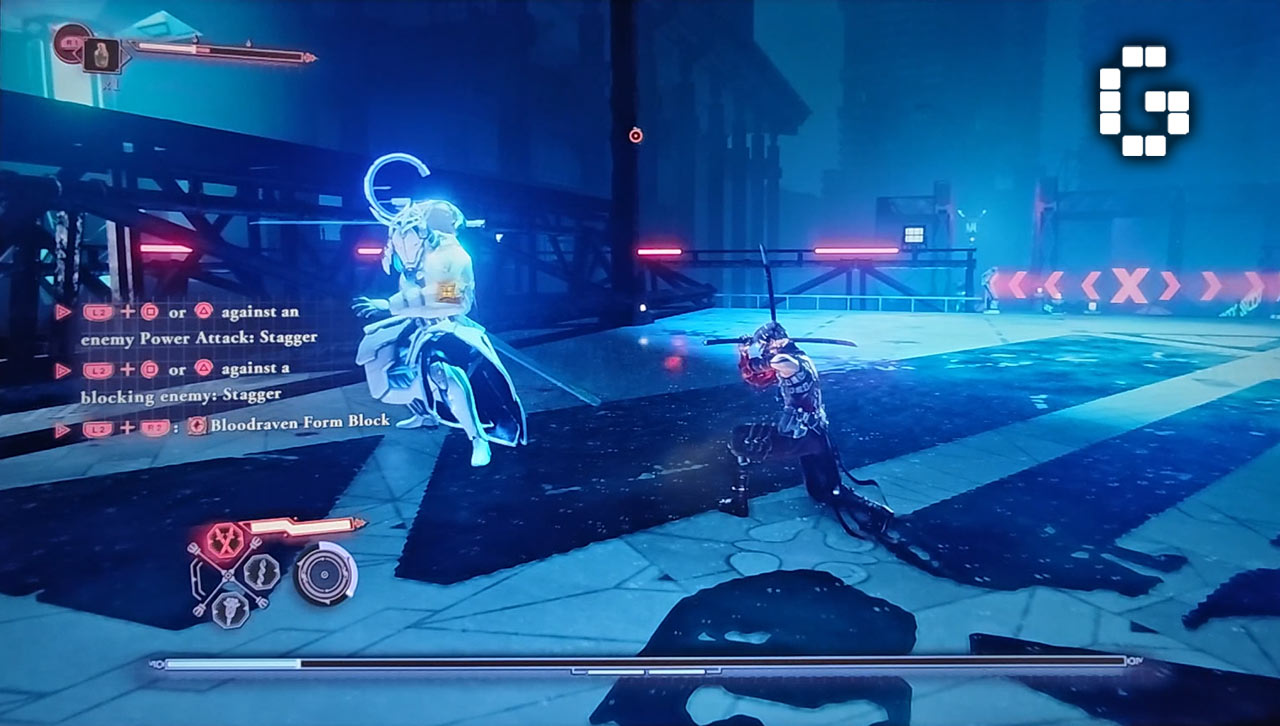Image resolution: width=1280 pixels, height=726 pixels.
Task: Click the R2 button glyph next to L2
Action: [x=153, y=427]
